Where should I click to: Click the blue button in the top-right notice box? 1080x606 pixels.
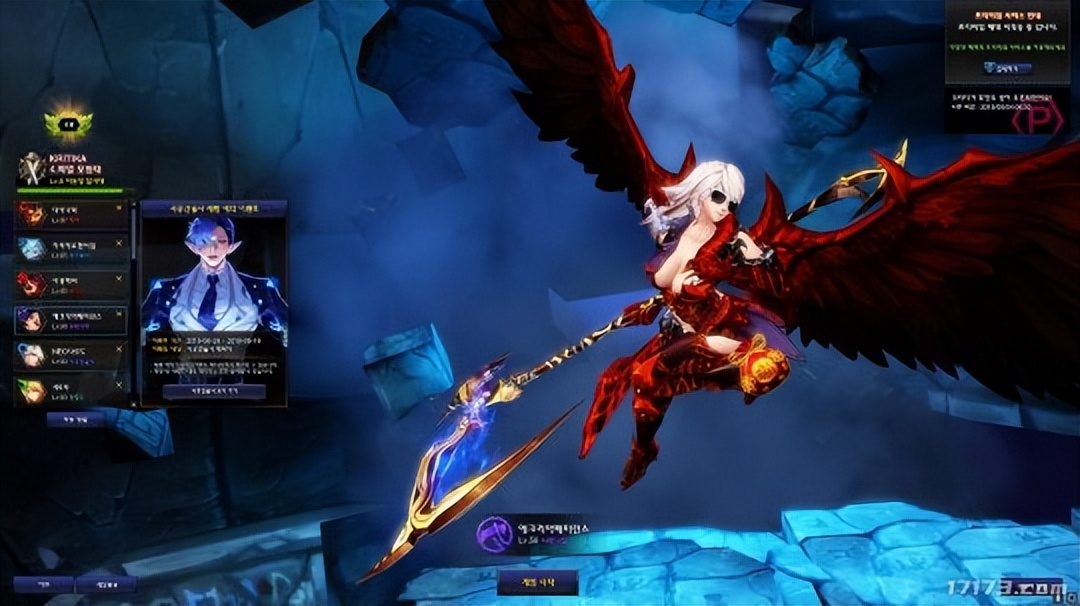(x=1006, y=68)
